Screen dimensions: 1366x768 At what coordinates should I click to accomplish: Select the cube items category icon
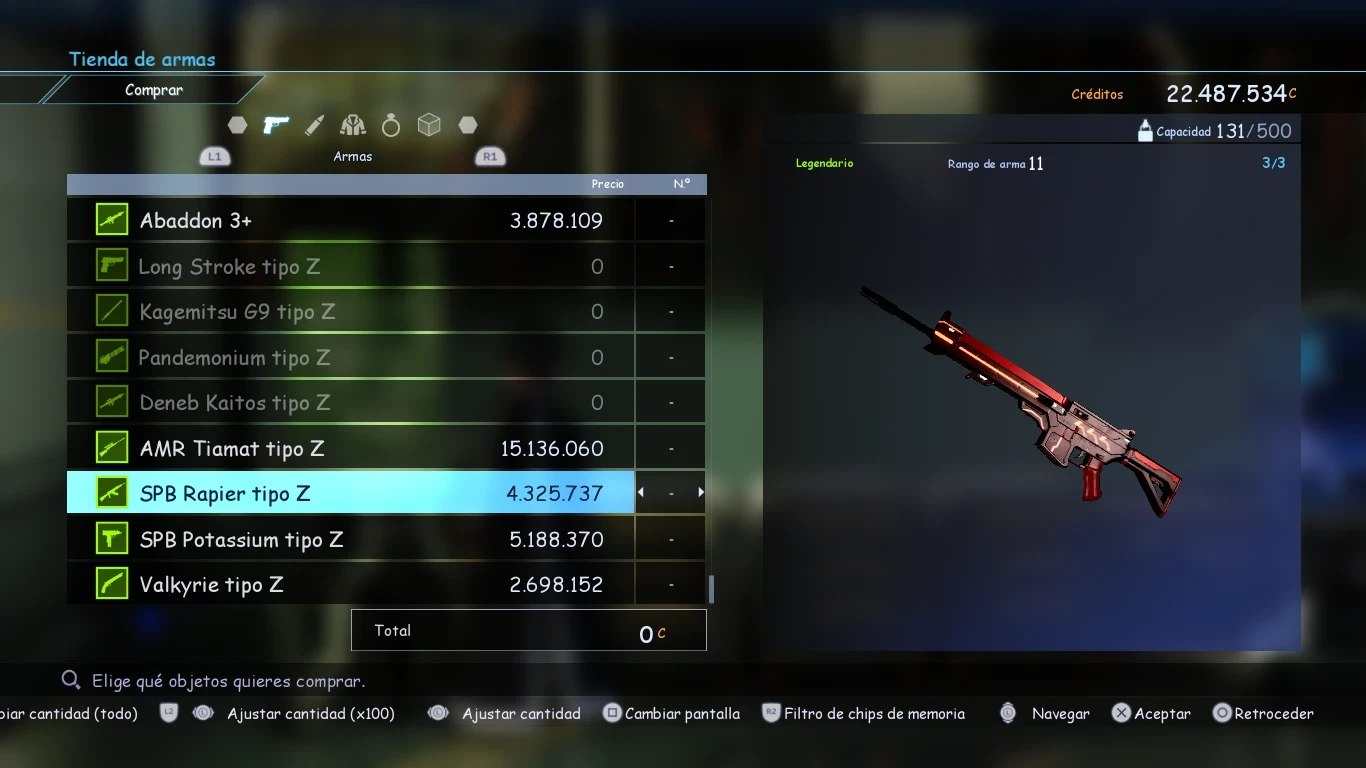(429, 124)
